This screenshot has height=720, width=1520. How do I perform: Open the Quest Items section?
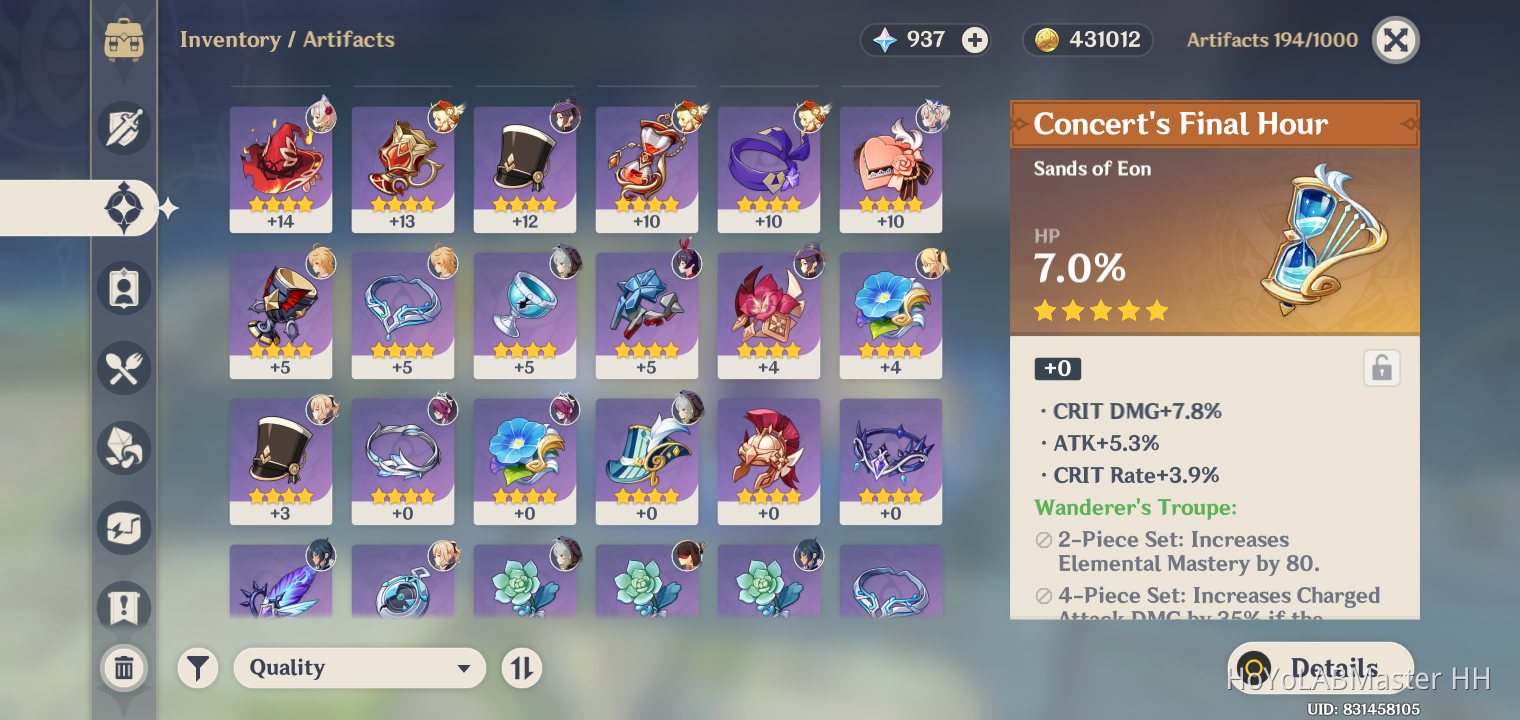coord(124,607)
